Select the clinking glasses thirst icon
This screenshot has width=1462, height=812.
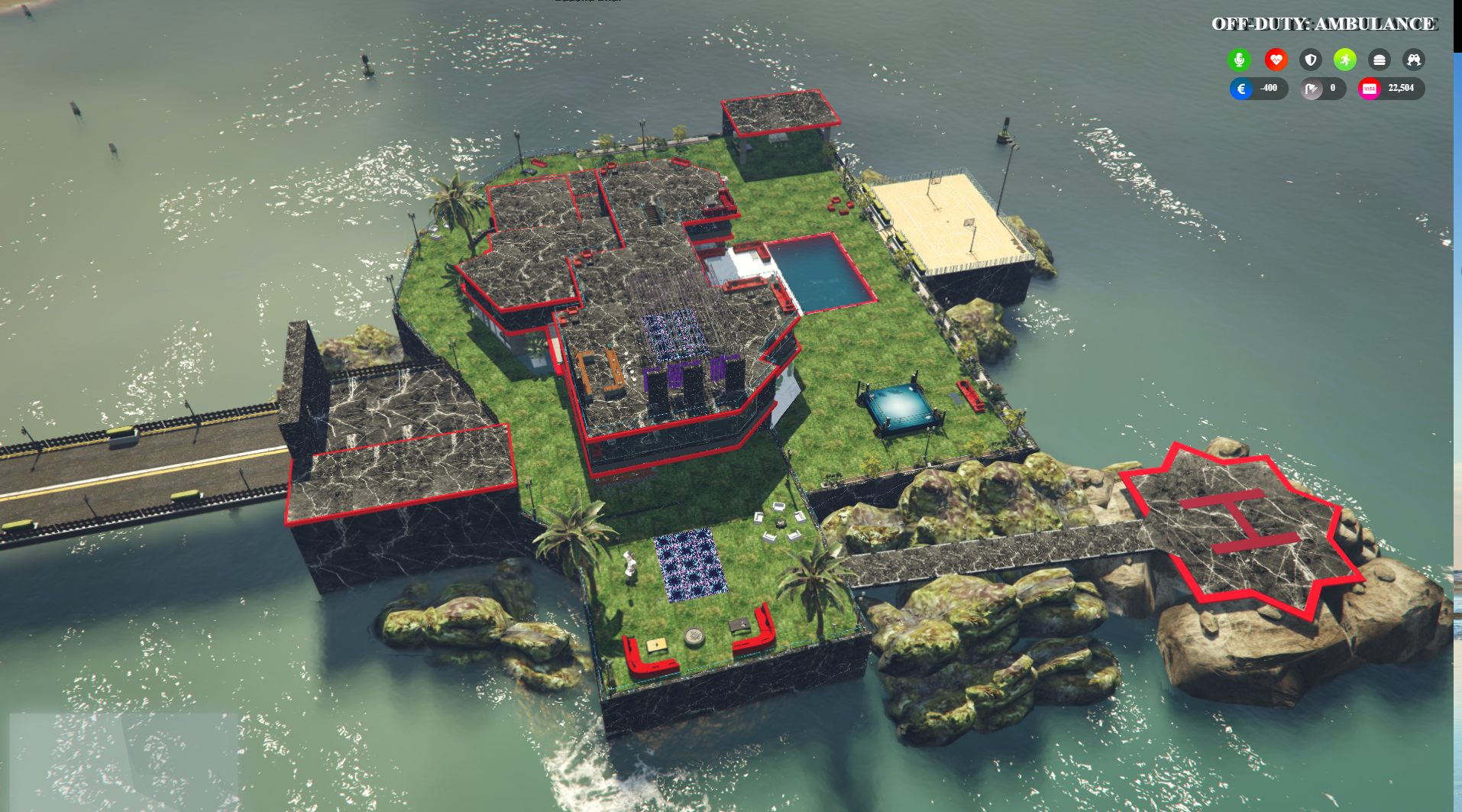[1413, 60]
